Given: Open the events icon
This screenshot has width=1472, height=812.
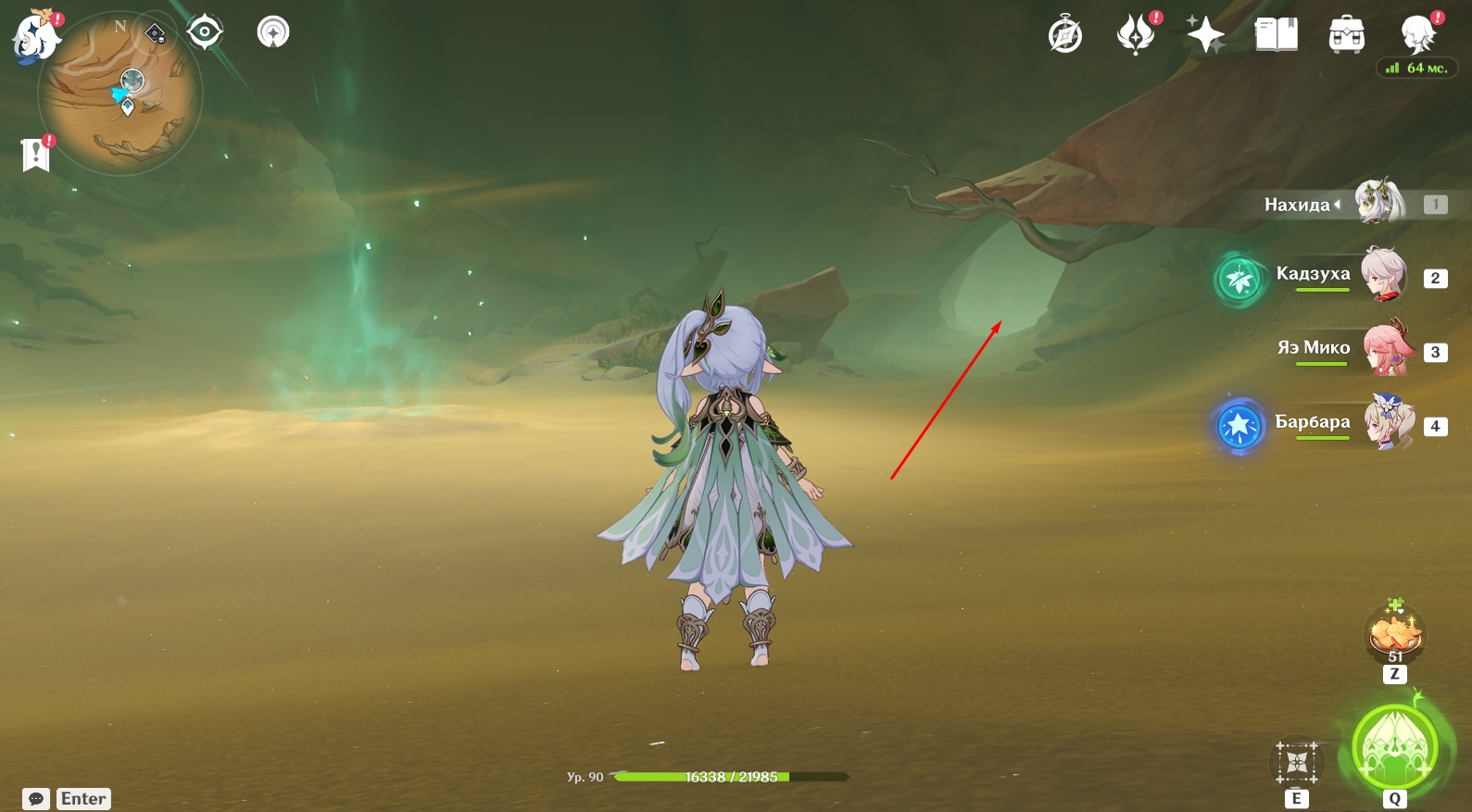Looking at the screenshot, I should coord(1136,35).
